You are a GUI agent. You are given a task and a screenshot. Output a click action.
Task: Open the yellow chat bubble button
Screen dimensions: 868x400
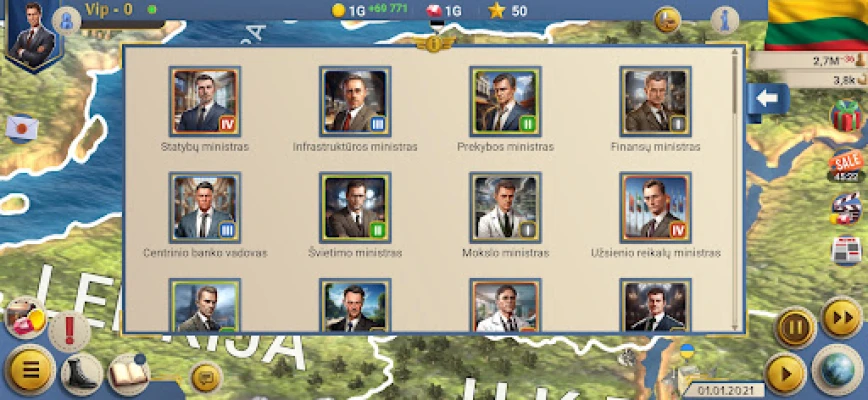pyautogui.click(x=206, y=377)
